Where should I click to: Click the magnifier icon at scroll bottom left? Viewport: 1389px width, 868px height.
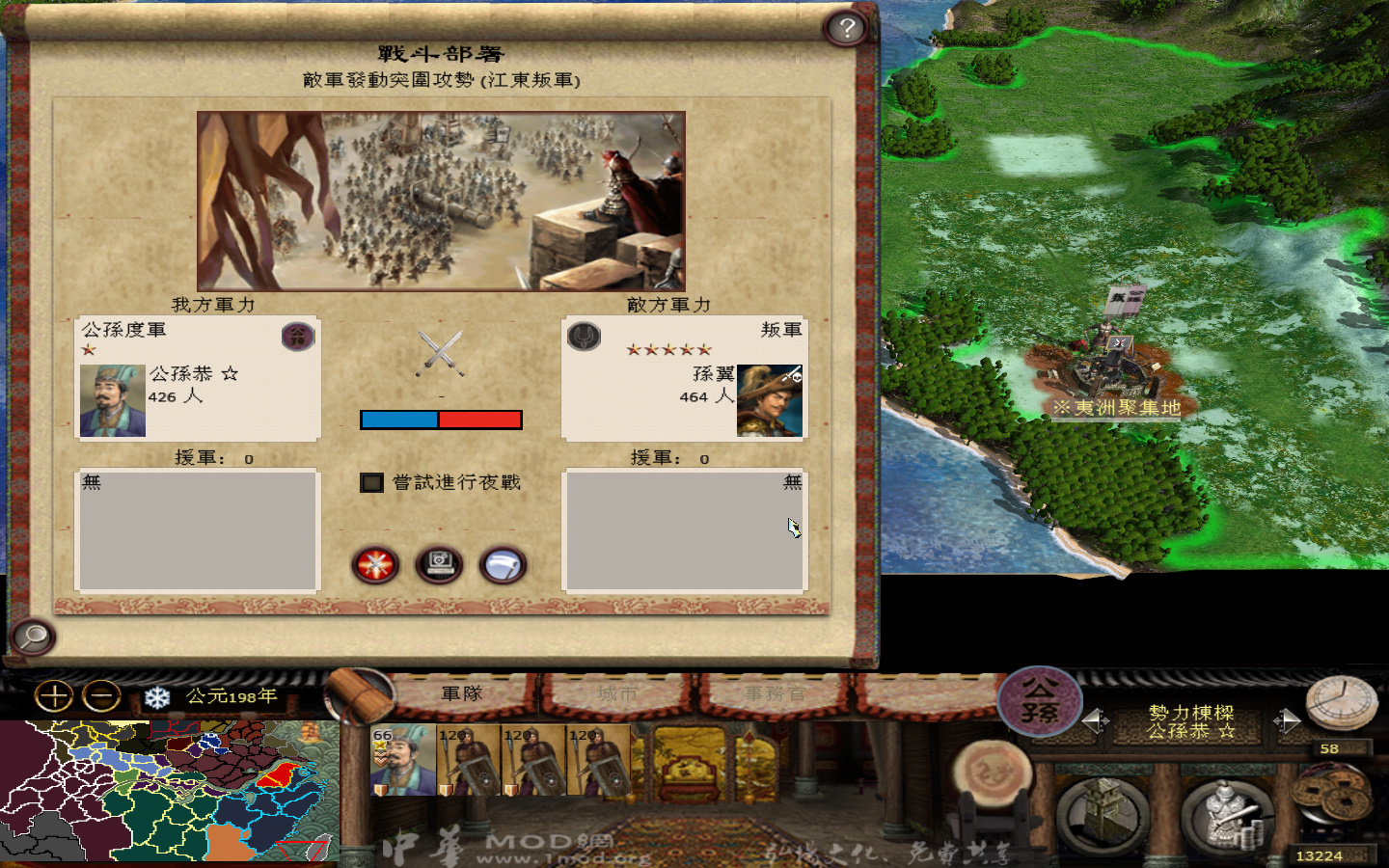(32, 637)
